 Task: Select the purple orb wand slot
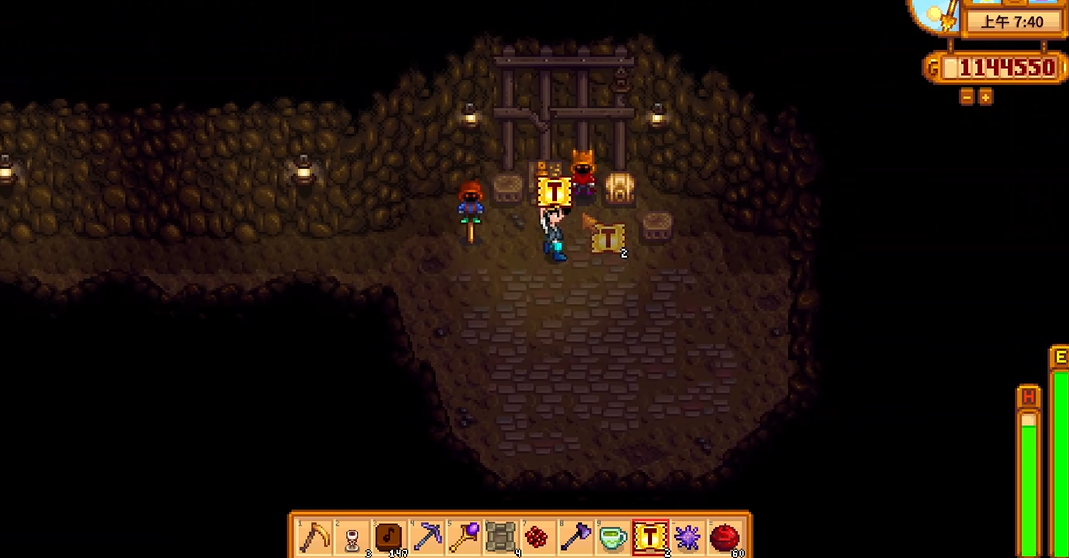click(x=464, y=537)
